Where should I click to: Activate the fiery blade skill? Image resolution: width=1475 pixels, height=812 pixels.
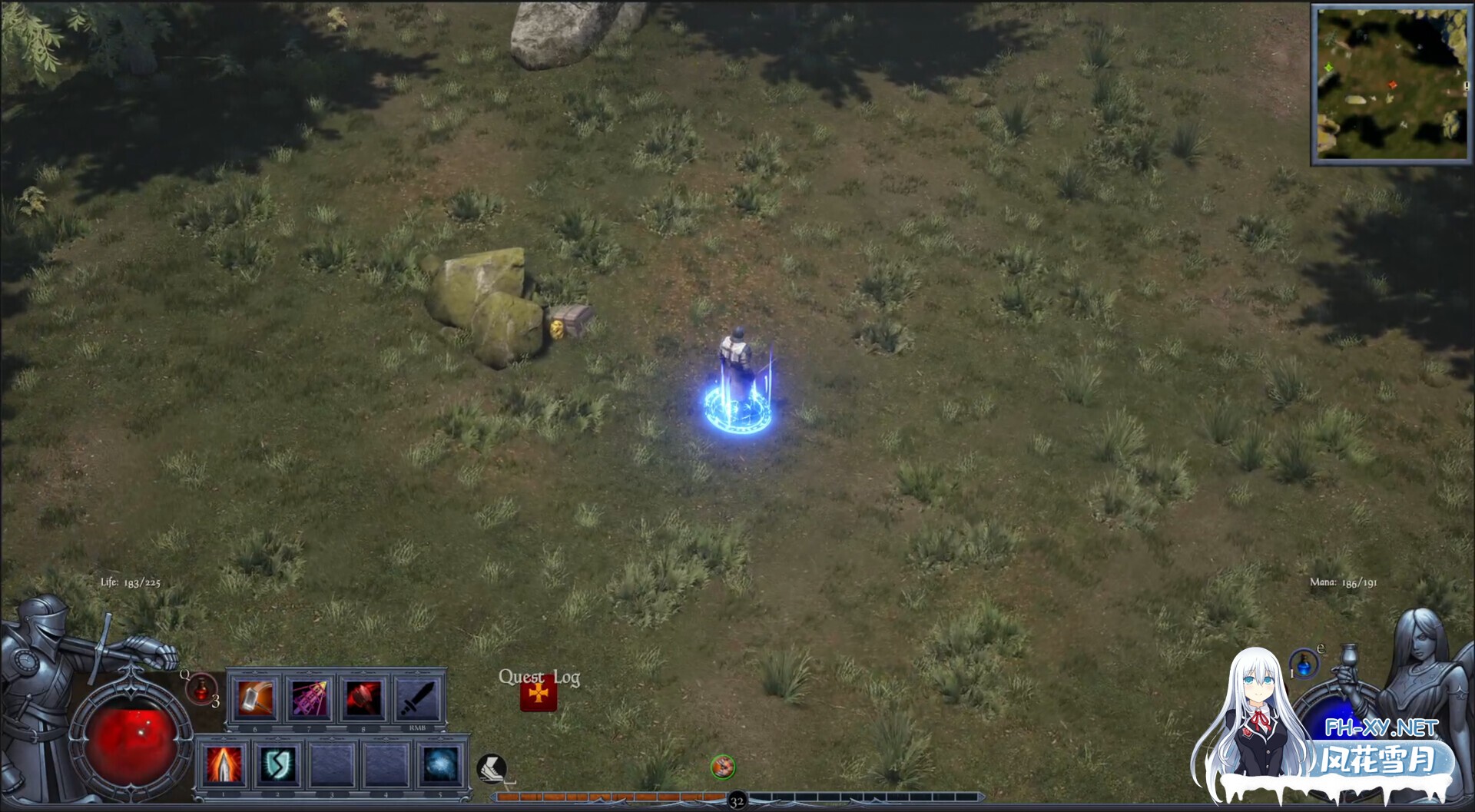223,764
